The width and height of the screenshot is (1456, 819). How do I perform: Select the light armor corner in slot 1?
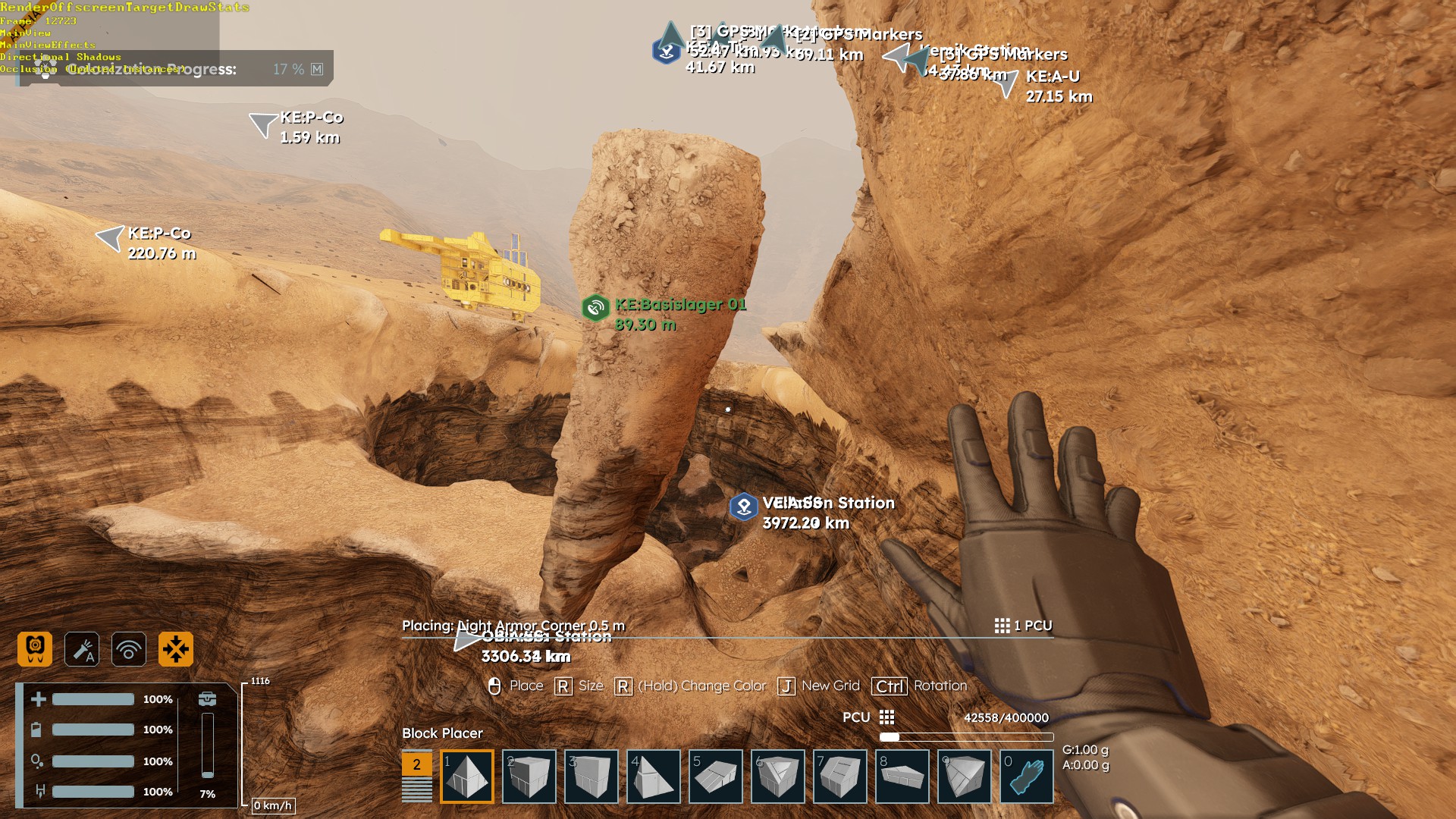coord(467,777)
